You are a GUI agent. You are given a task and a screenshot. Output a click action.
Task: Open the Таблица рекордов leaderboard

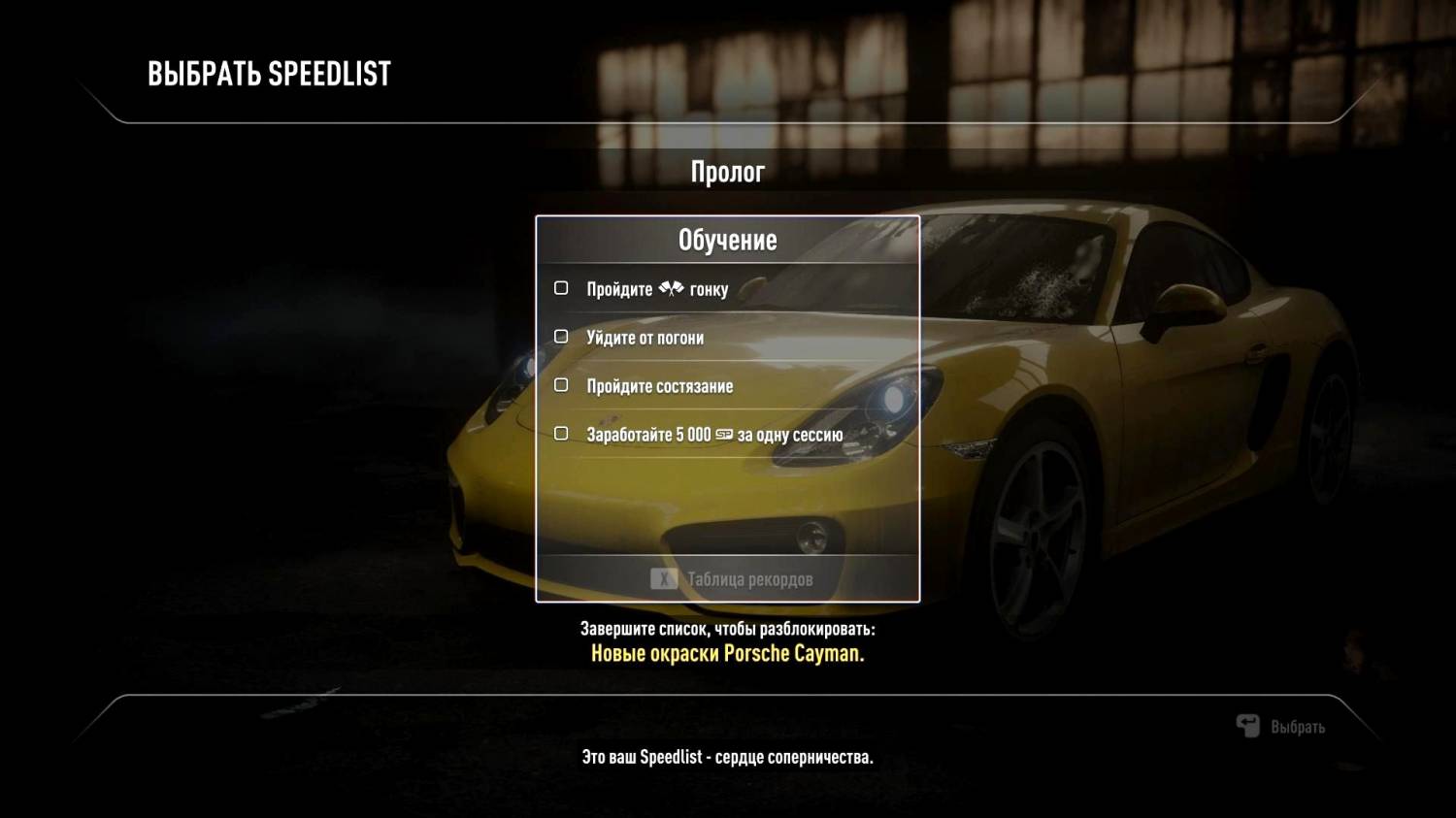(732, 579)
